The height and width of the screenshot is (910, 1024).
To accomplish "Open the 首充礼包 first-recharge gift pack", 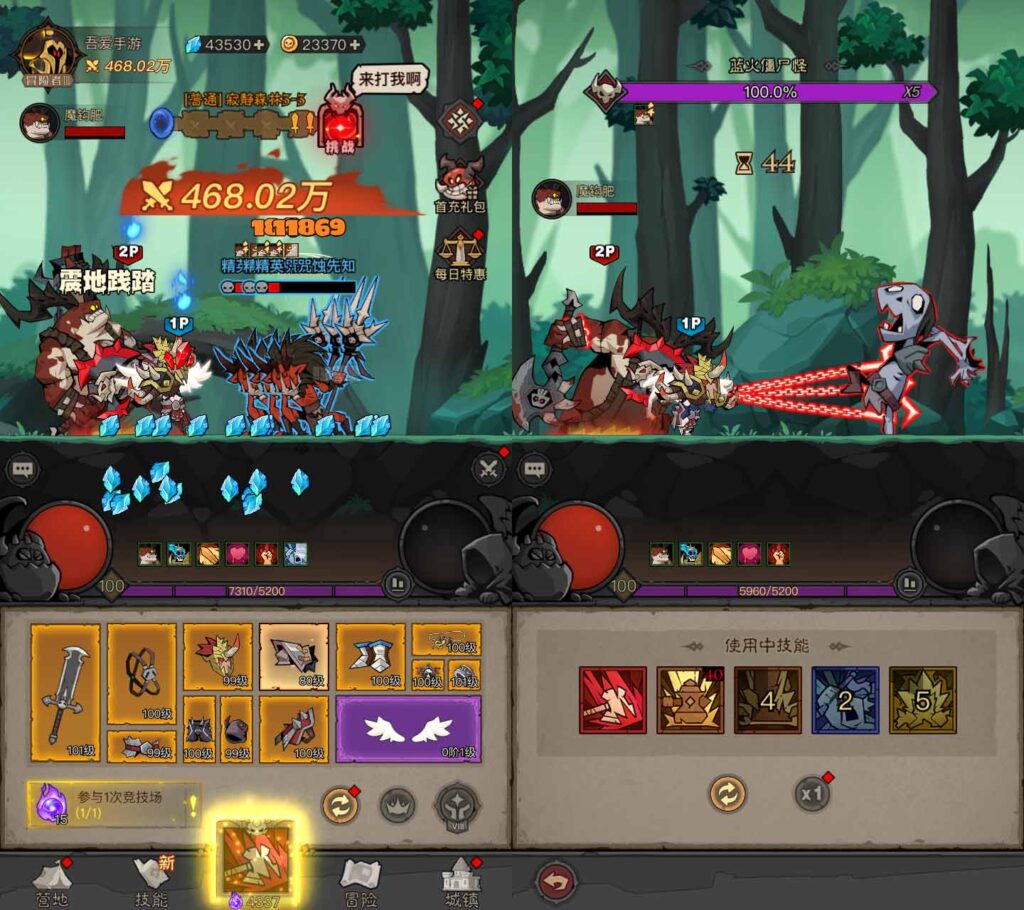I will (459, 184).
